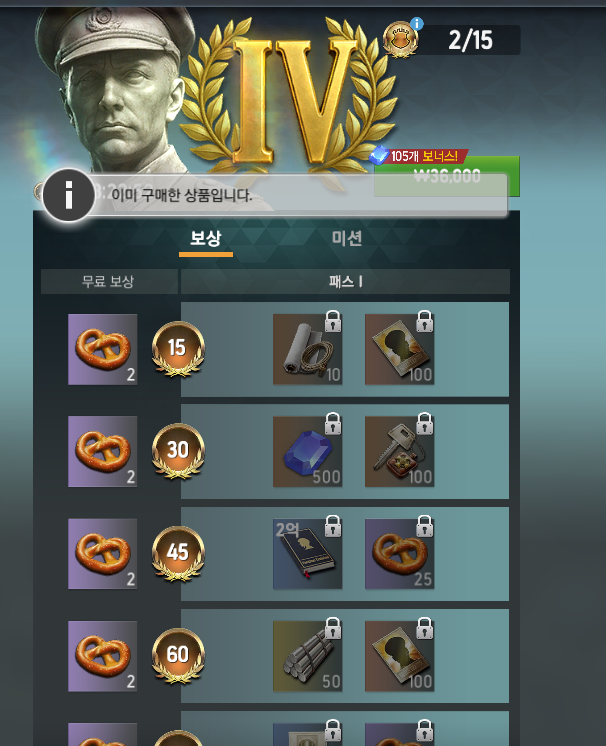Screen dimensions: 606x746
Task: Select the locked book reward
Action: point(307,553)
